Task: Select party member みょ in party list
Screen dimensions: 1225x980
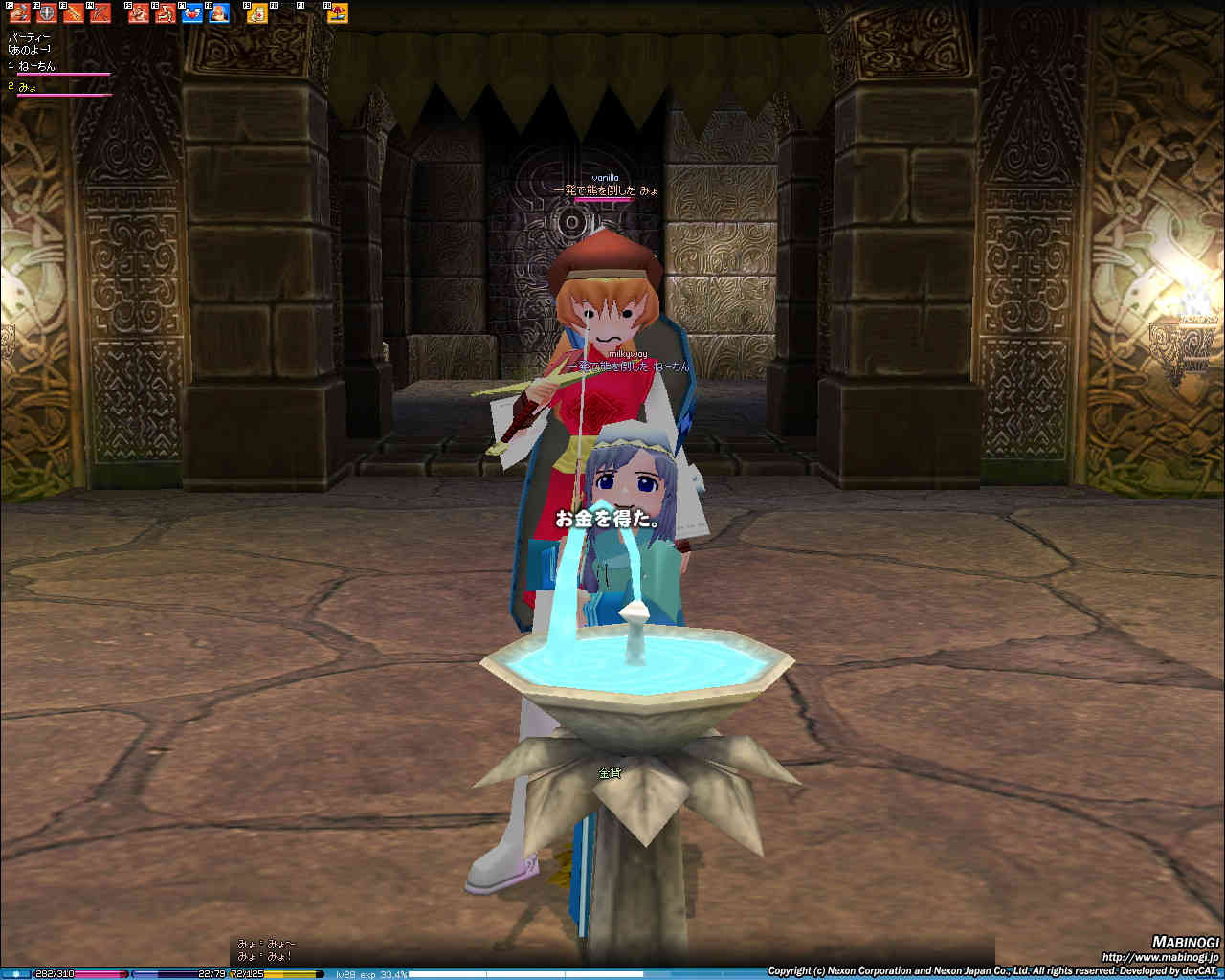Action: point(29,87)
